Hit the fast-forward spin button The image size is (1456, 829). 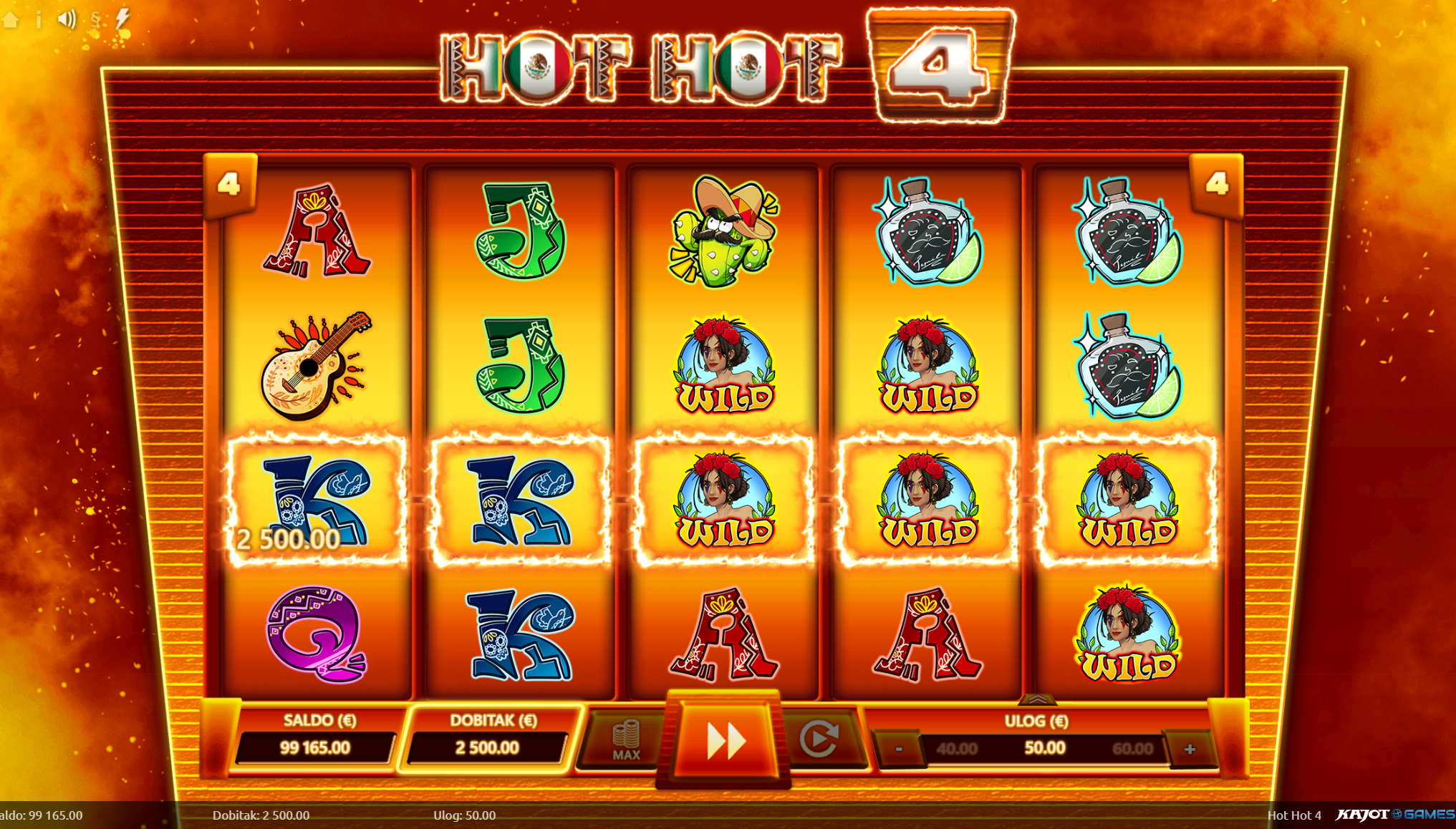click(725, 740)
